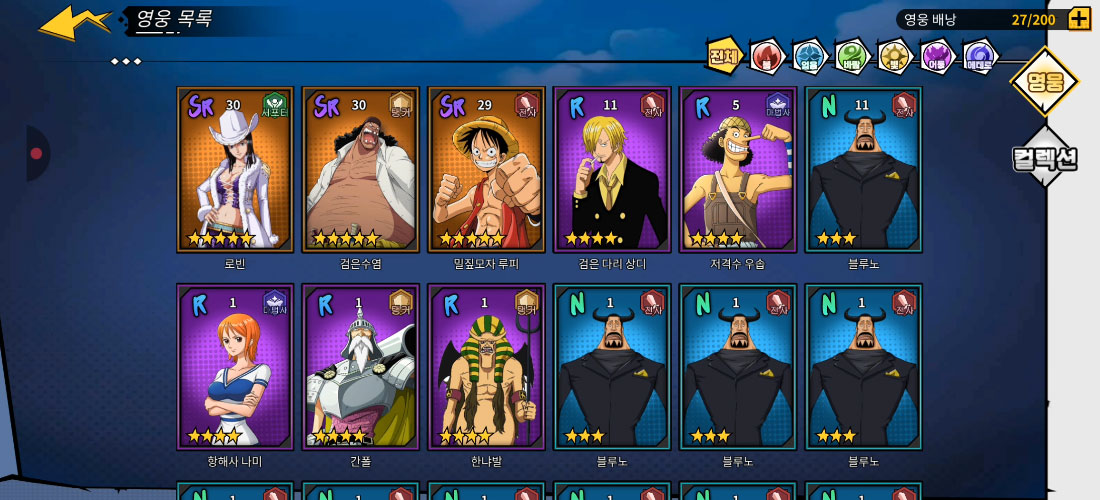Viewport: 1100px width, 500px height.
Task: Choose the 에테르 (Ether) element filter
Action: tap(979, 57)
